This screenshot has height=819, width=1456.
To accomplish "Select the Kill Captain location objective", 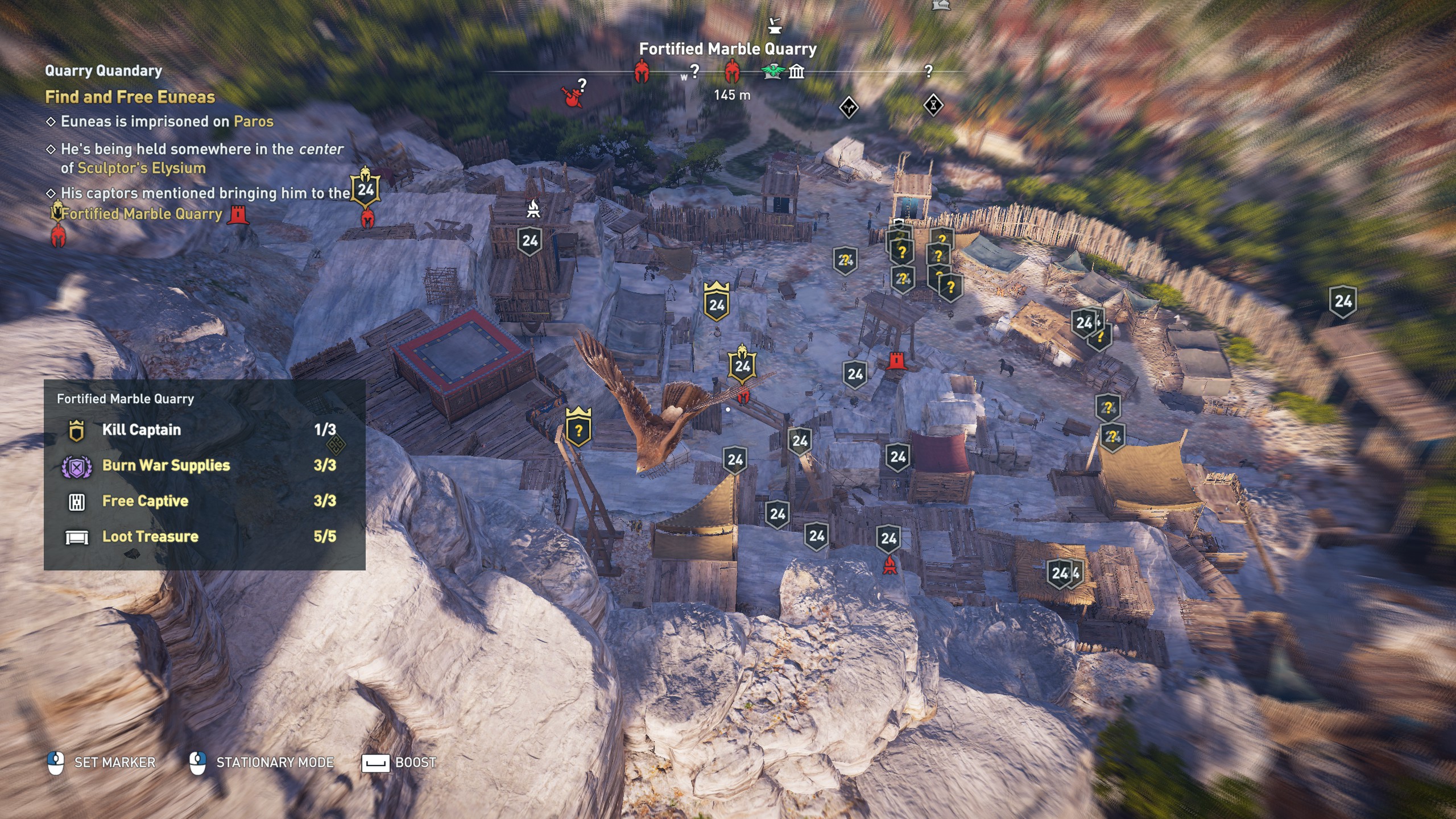I will tap(141, 430).
